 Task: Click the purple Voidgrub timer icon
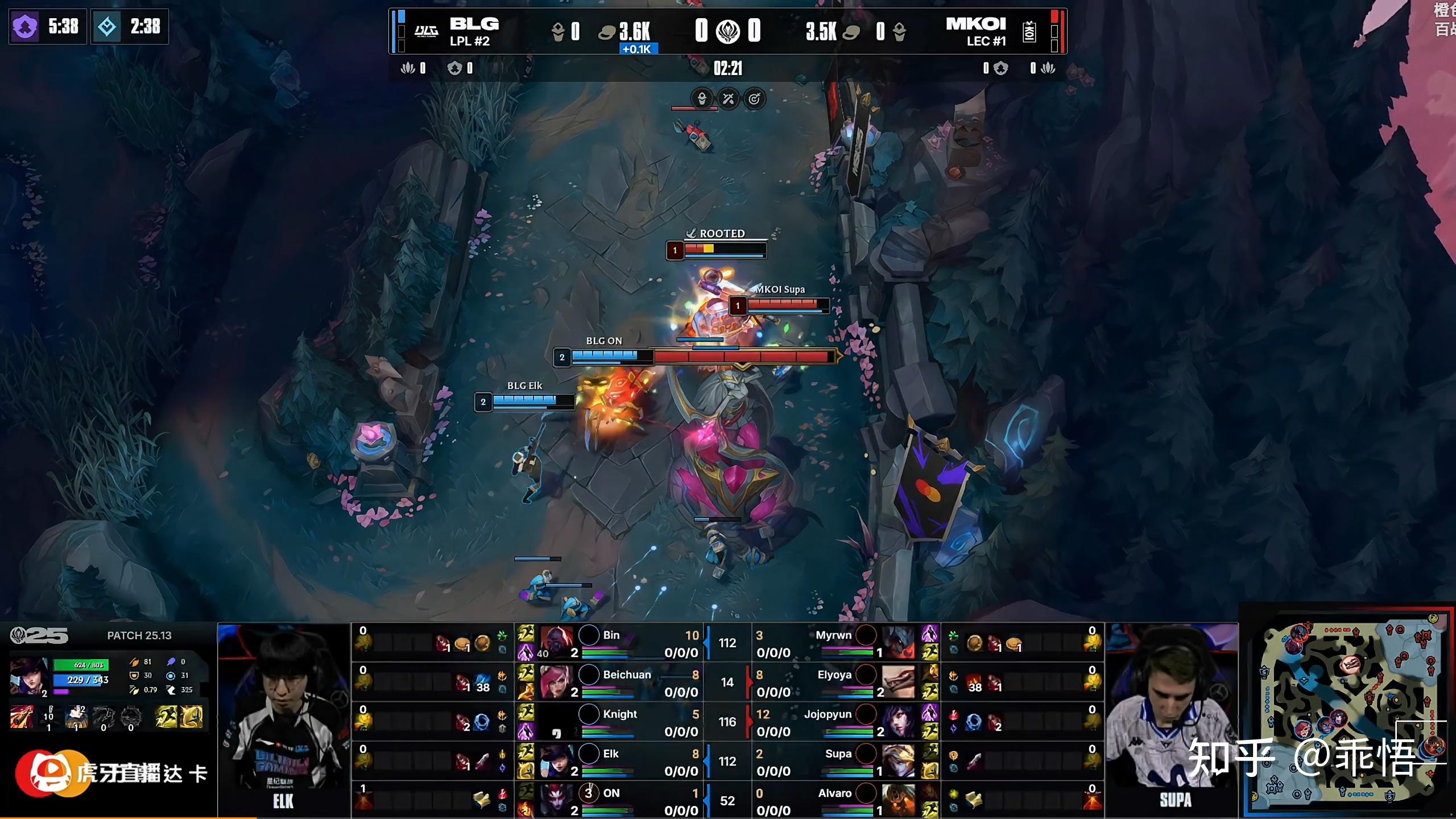(25, 27)
